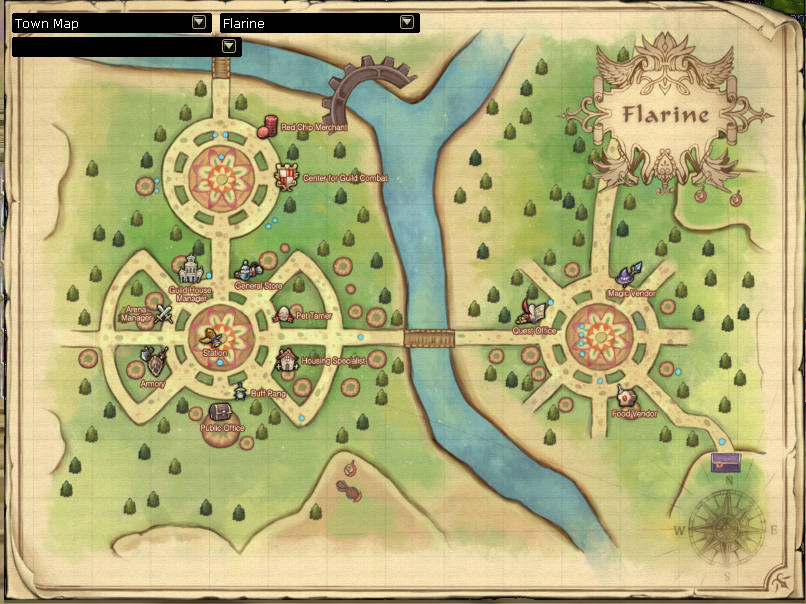Select the Public Office chest icon
806x604 pixels.
tap(221, 412)
